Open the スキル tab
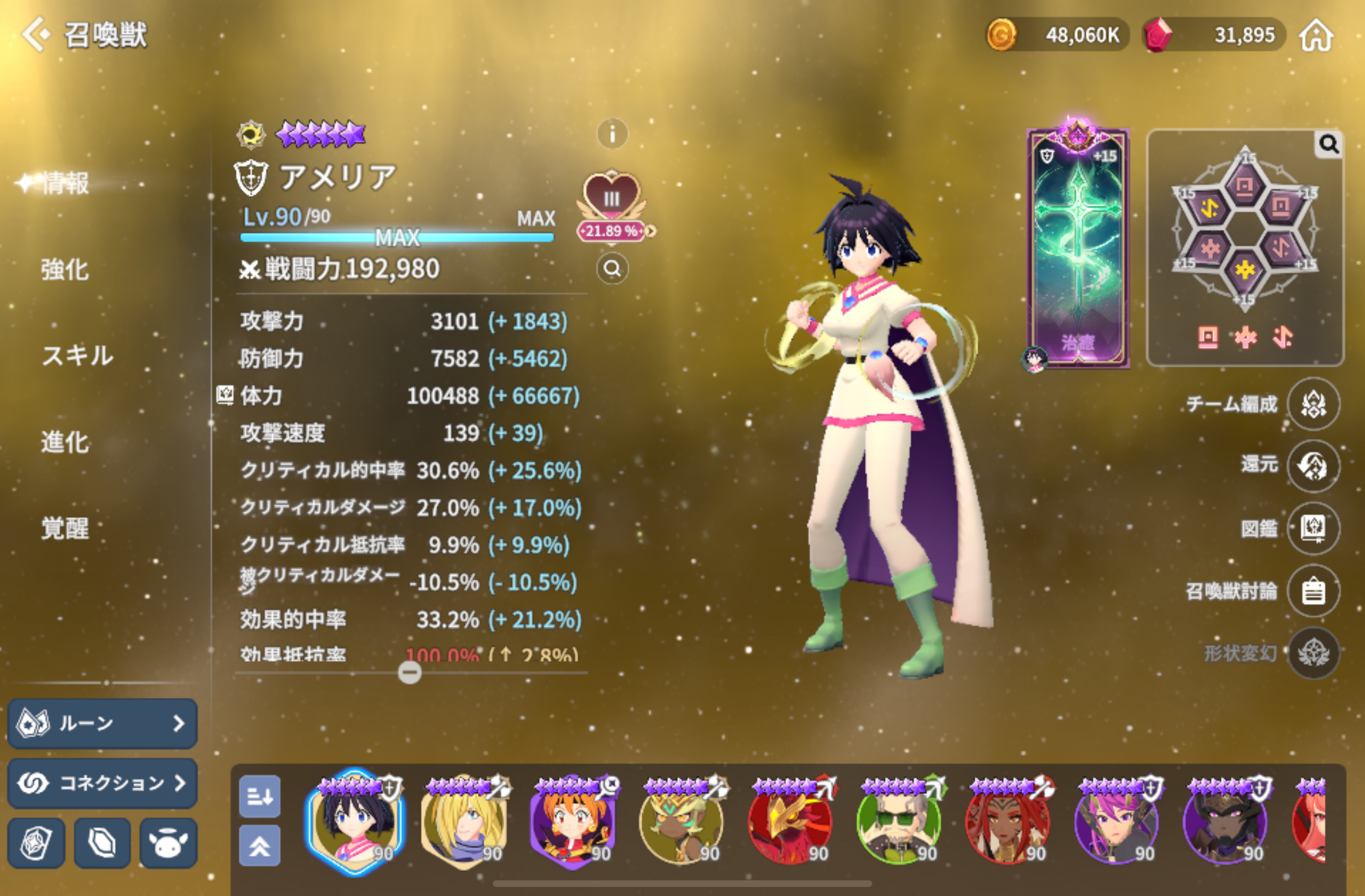The image size is (1365, 896). 77,355
